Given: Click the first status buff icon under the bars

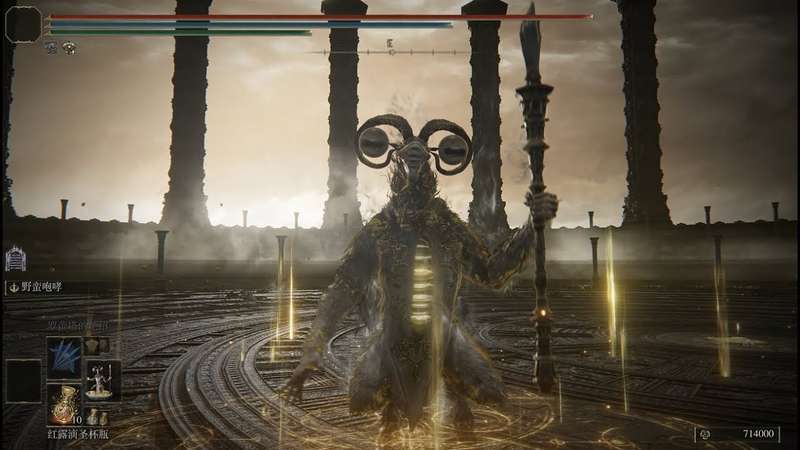Looking at the screenshot, I should (50, 48).
